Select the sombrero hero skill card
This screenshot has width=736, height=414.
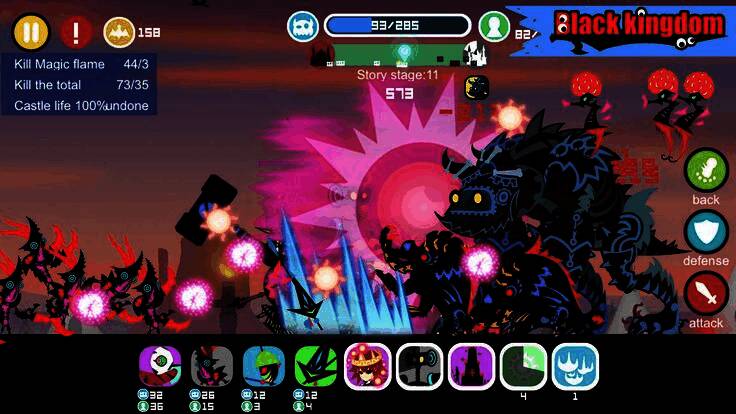368,366
